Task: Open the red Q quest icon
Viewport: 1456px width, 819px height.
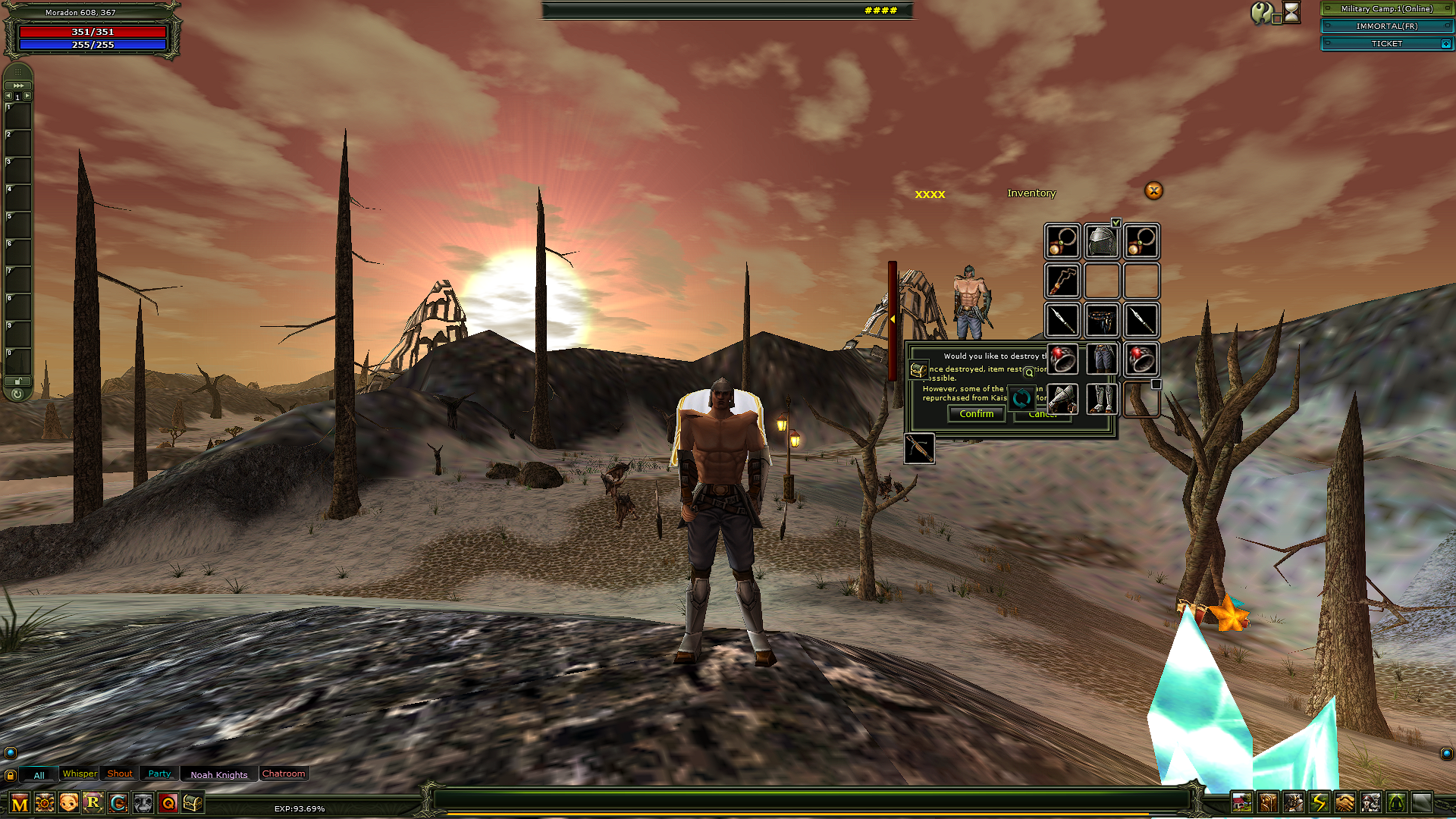Action: tap(168, 802)
